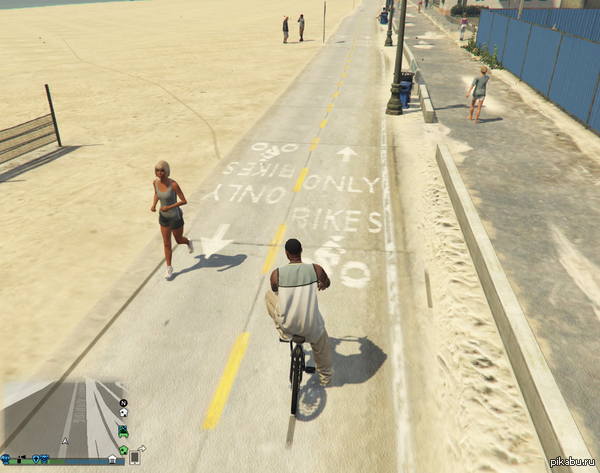Open the phone icon beside the minimap
The height and width of the screenshot is (473, 600).
pyautogui.click(x=134, y=458)
